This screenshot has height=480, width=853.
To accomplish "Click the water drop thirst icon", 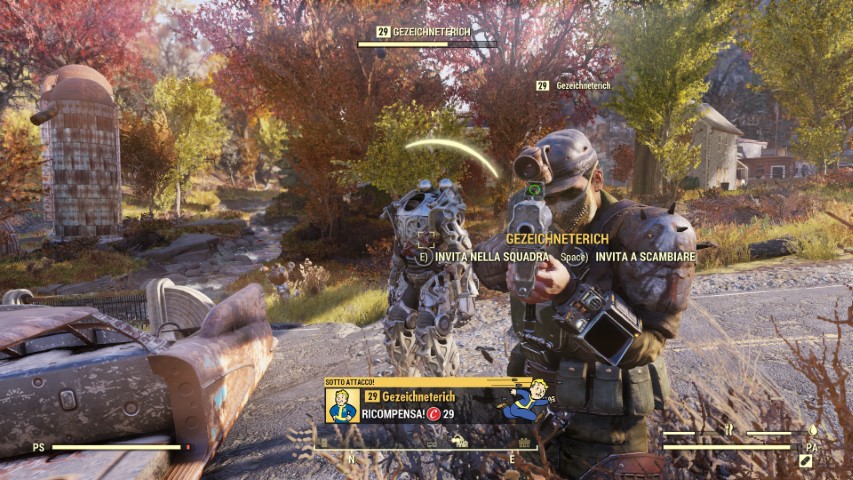I will [x=812, y=431].
